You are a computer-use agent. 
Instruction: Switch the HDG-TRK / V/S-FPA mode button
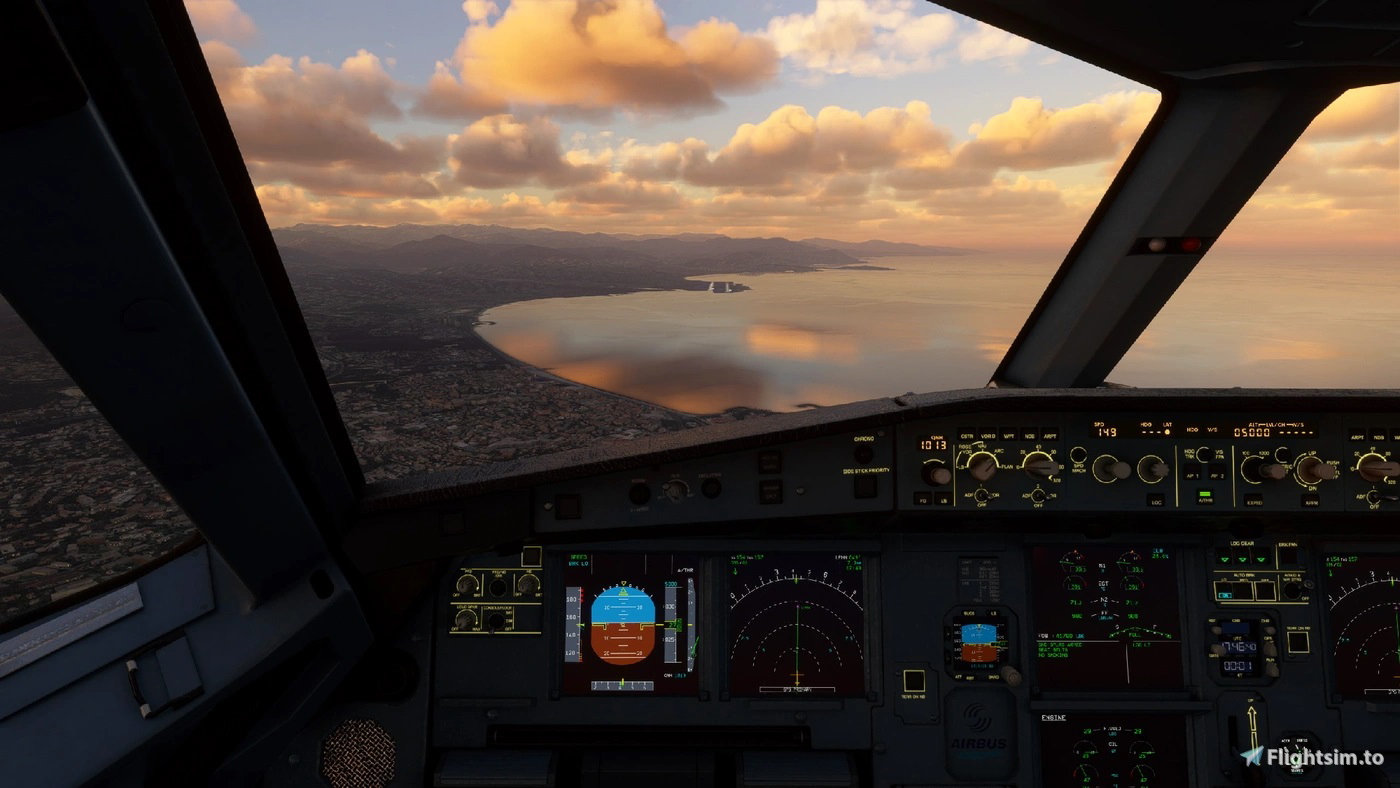(x=1204, y=454)
